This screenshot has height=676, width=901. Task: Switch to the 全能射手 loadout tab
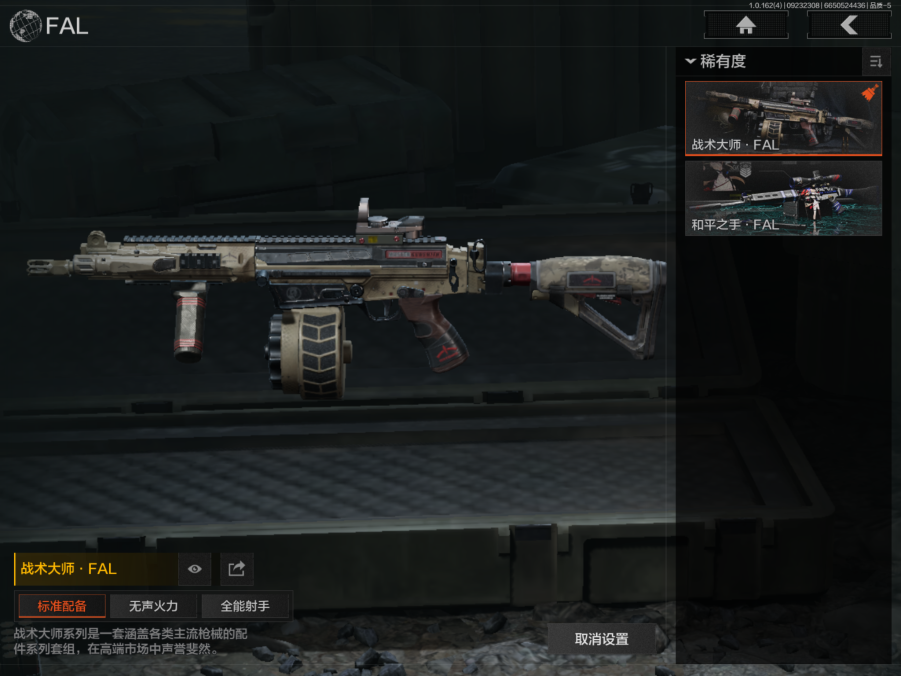[x=245, y=606]
